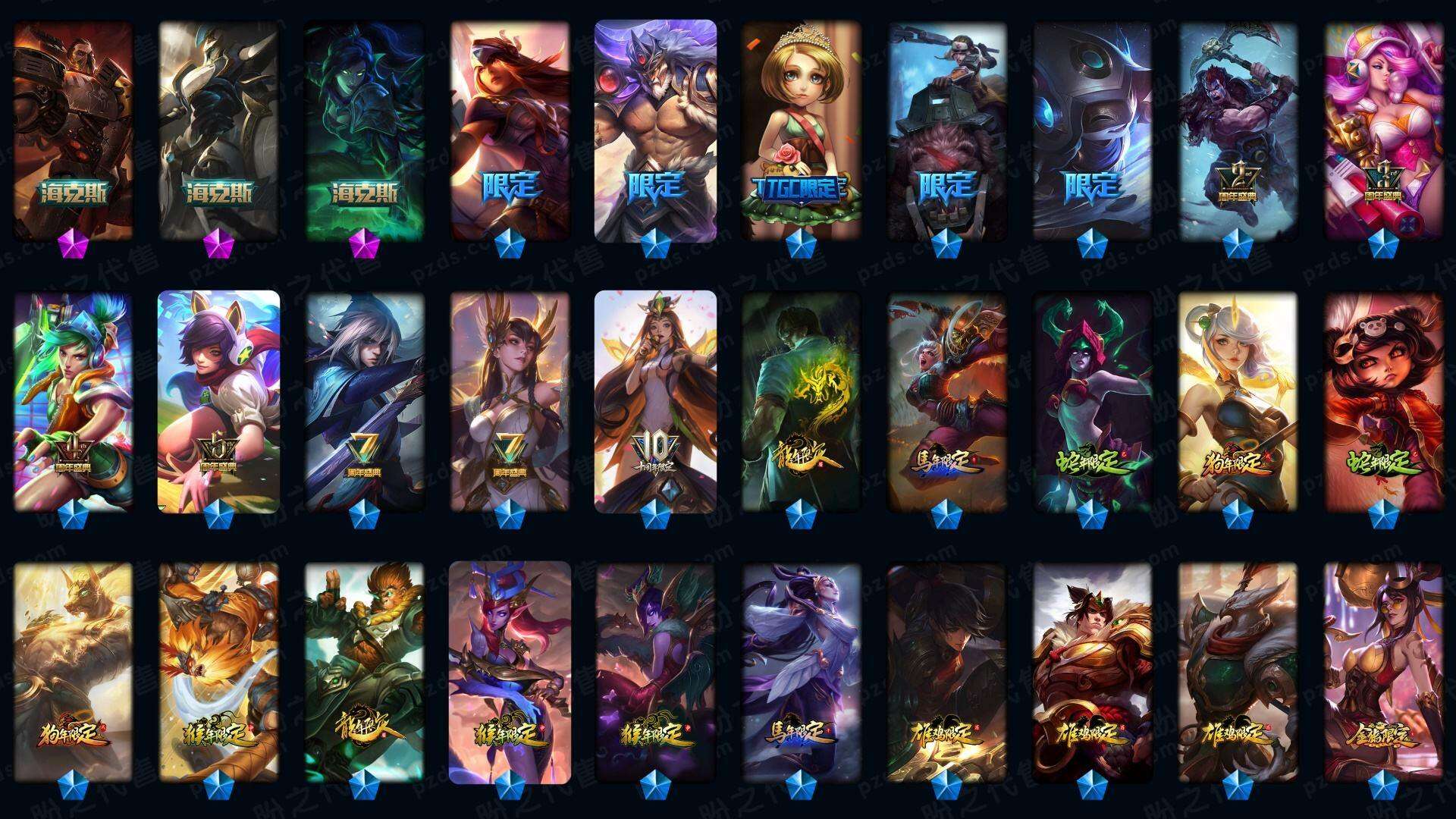Image resolution: width=1456 pixels, height=819 pixels.
Task: Select the 蛇年限定 horned woman in green card
Action: [x=1092, y=402]
